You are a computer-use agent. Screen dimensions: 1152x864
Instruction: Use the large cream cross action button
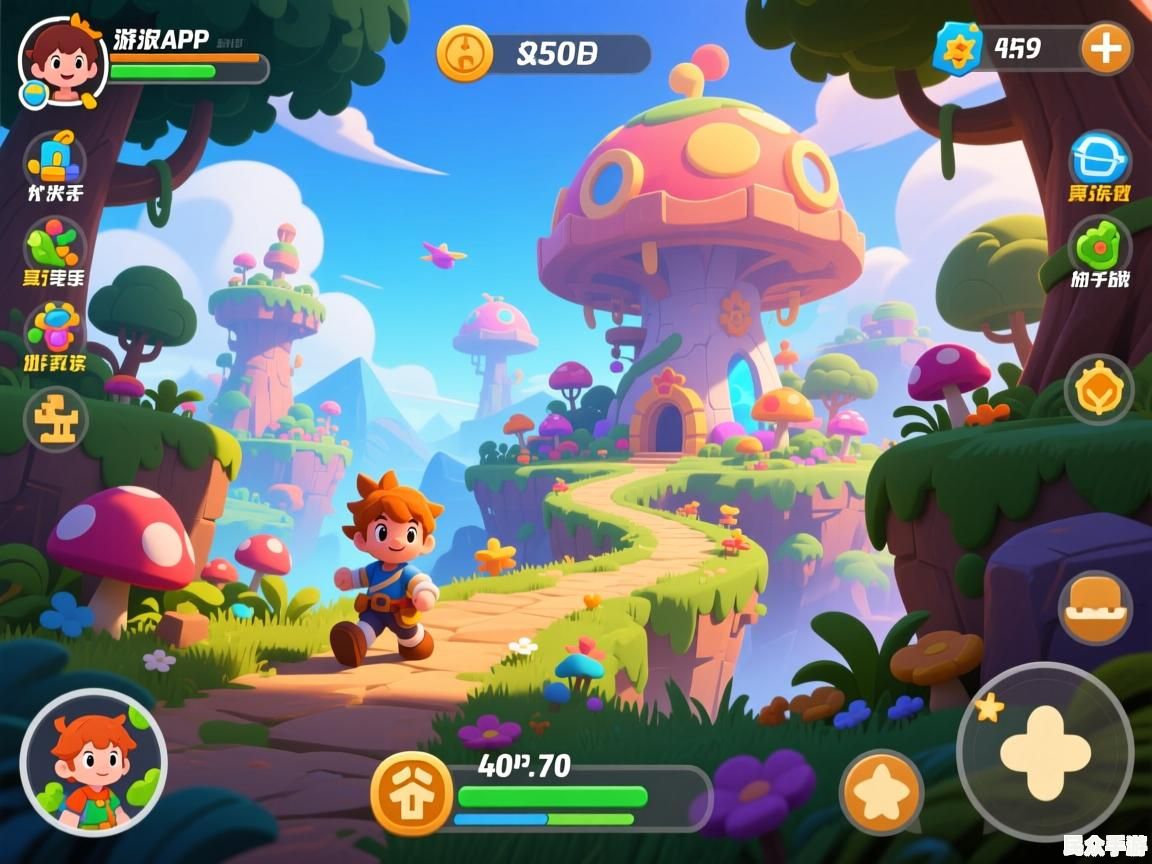(1045, 752)
